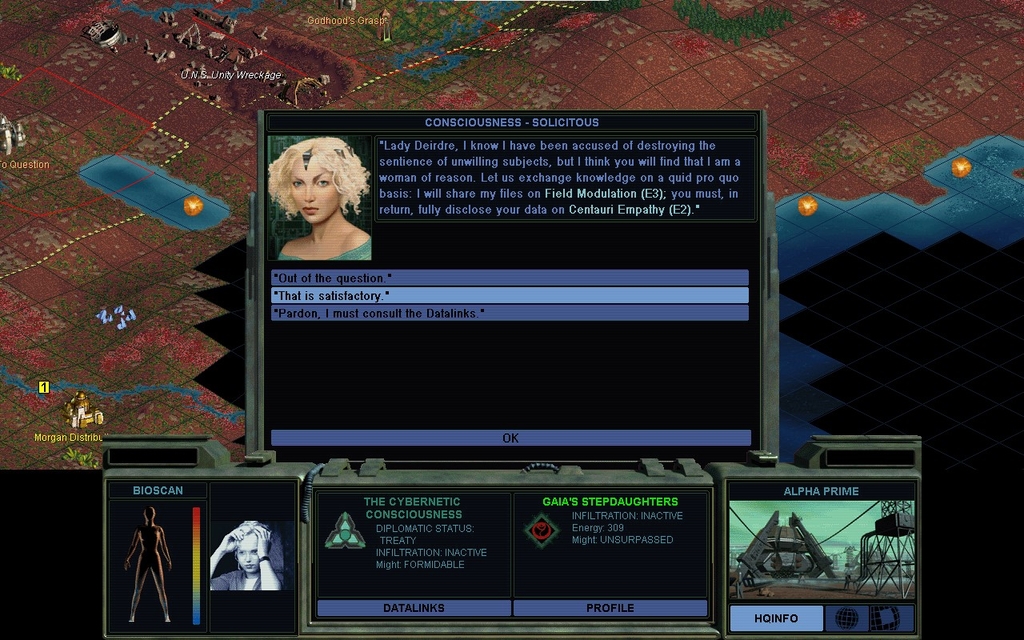This screenshot has width=1024, height=640.
Task: Choose the "Out of the question." reply
Action: click(x=509, y=278)
